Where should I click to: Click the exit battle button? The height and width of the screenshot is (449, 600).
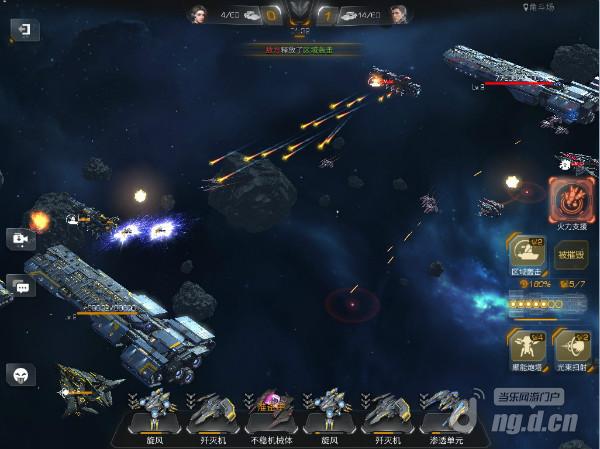point(25,30)
